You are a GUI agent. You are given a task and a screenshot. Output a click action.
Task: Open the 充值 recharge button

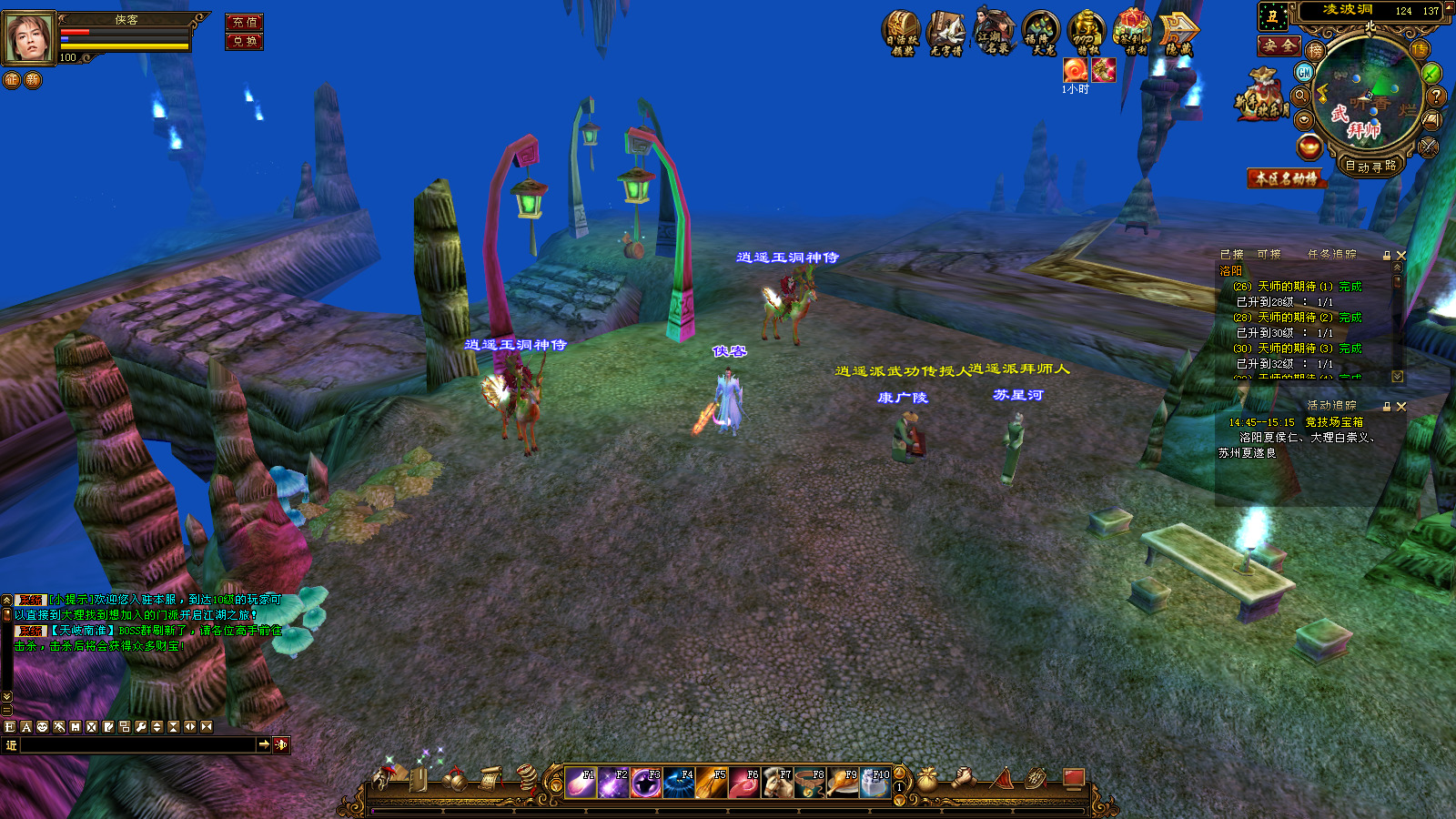[244, 22]
